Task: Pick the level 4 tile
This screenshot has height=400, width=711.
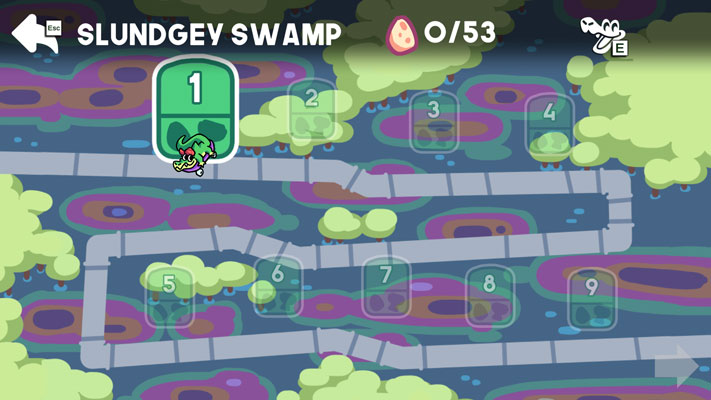Action: coord(549,125)
